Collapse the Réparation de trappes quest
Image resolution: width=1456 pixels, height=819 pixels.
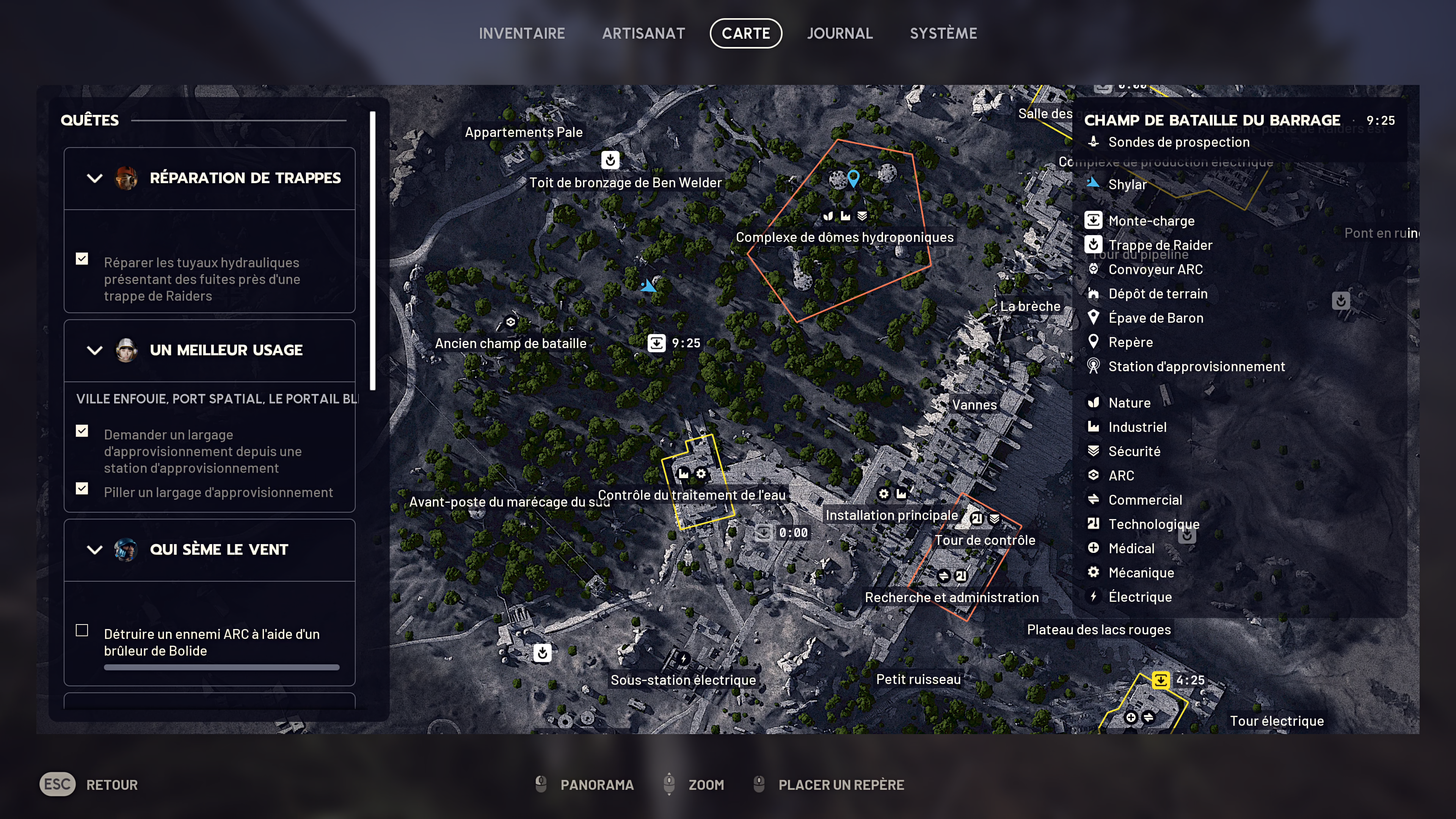(x=94, y=178)
